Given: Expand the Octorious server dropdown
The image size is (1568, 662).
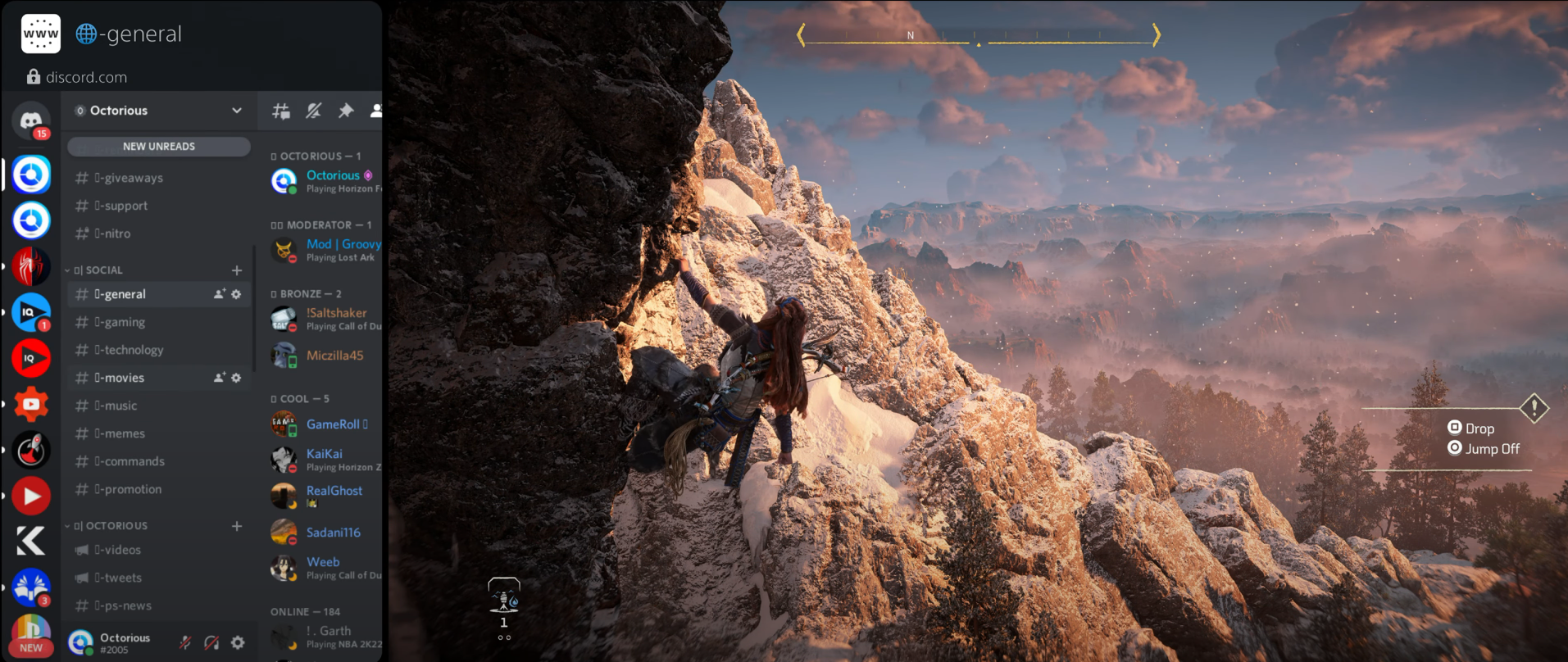Looking at the screenshot, I should coord(236,111).
